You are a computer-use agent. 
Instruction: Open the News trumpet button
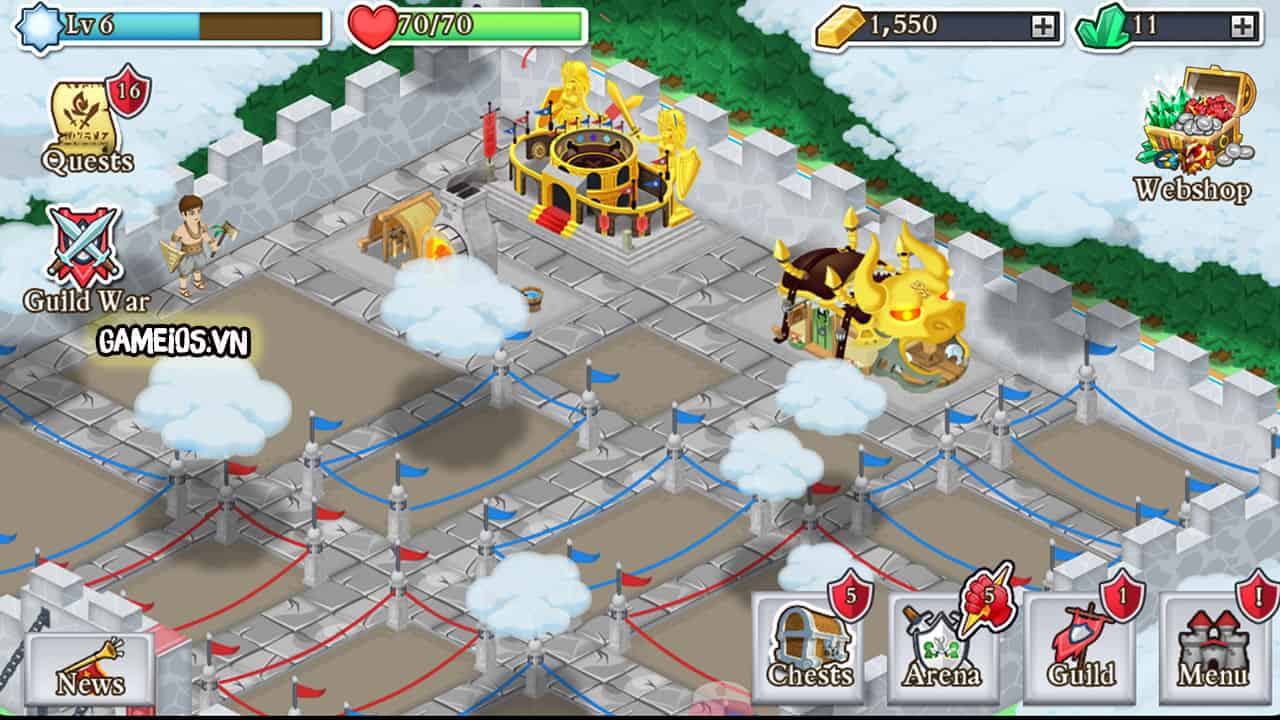coord(90,667)
